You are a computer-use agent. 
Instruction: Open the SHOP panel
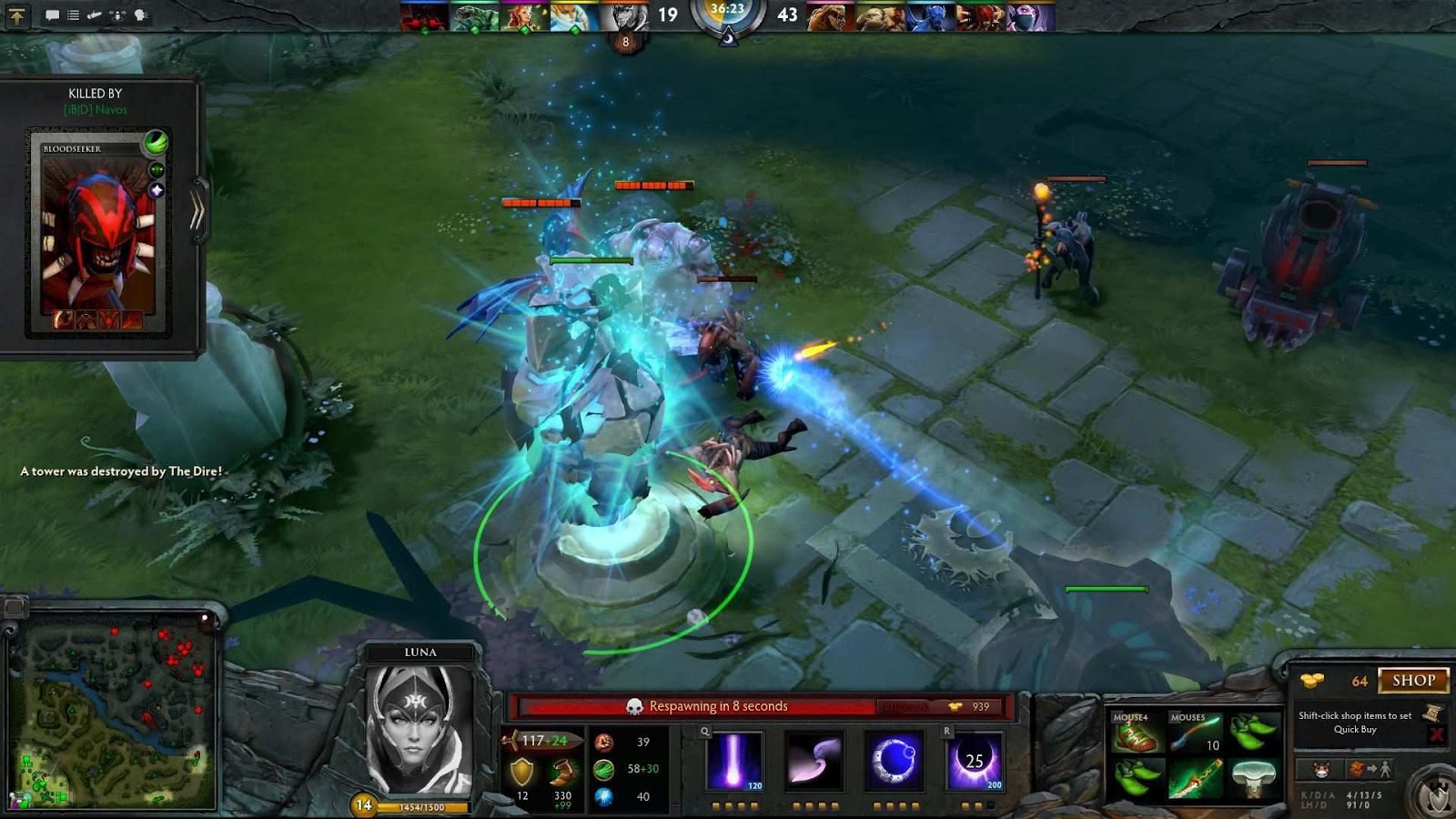1412,680
